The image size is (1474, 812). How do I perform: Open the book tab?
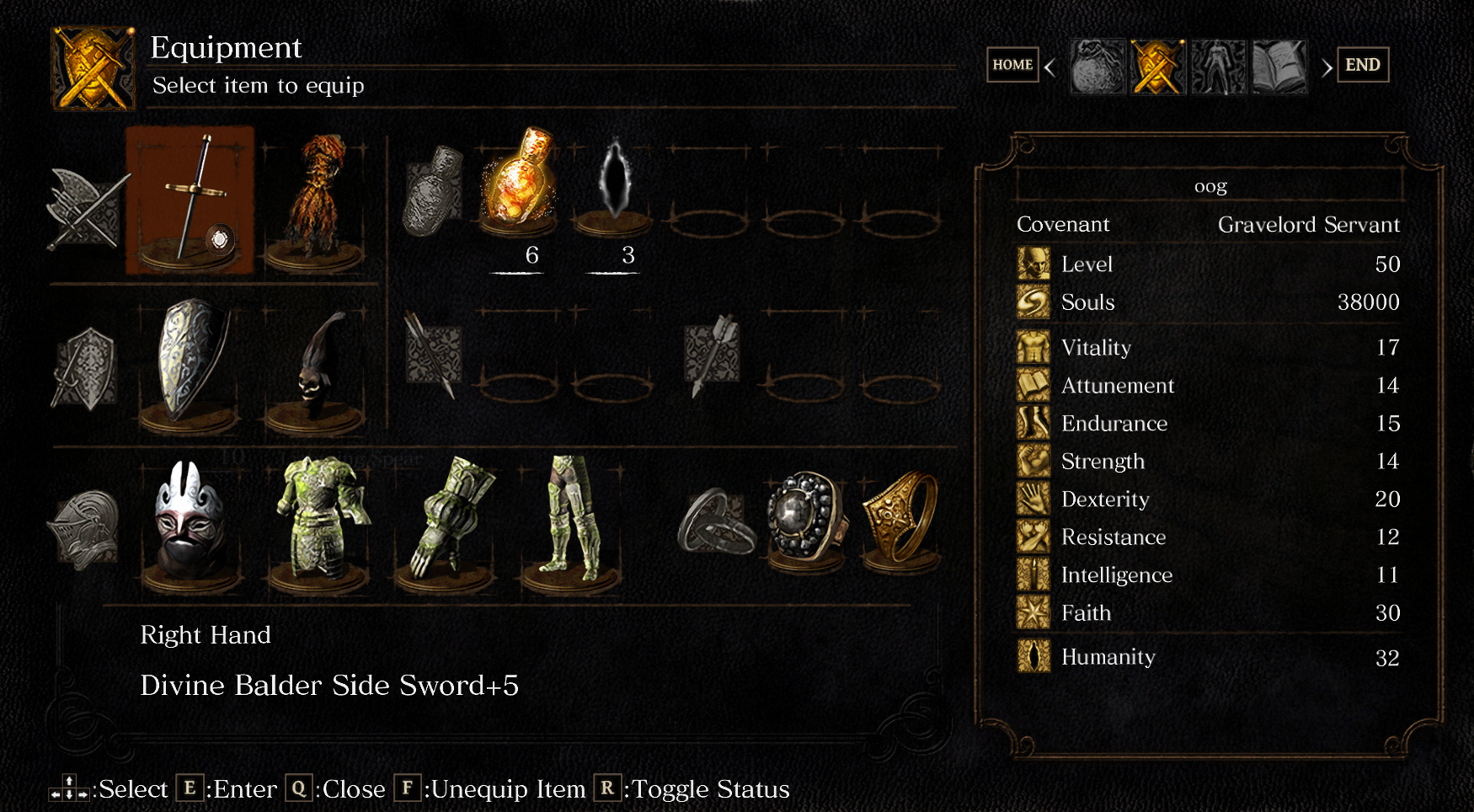pos(1279,67)
